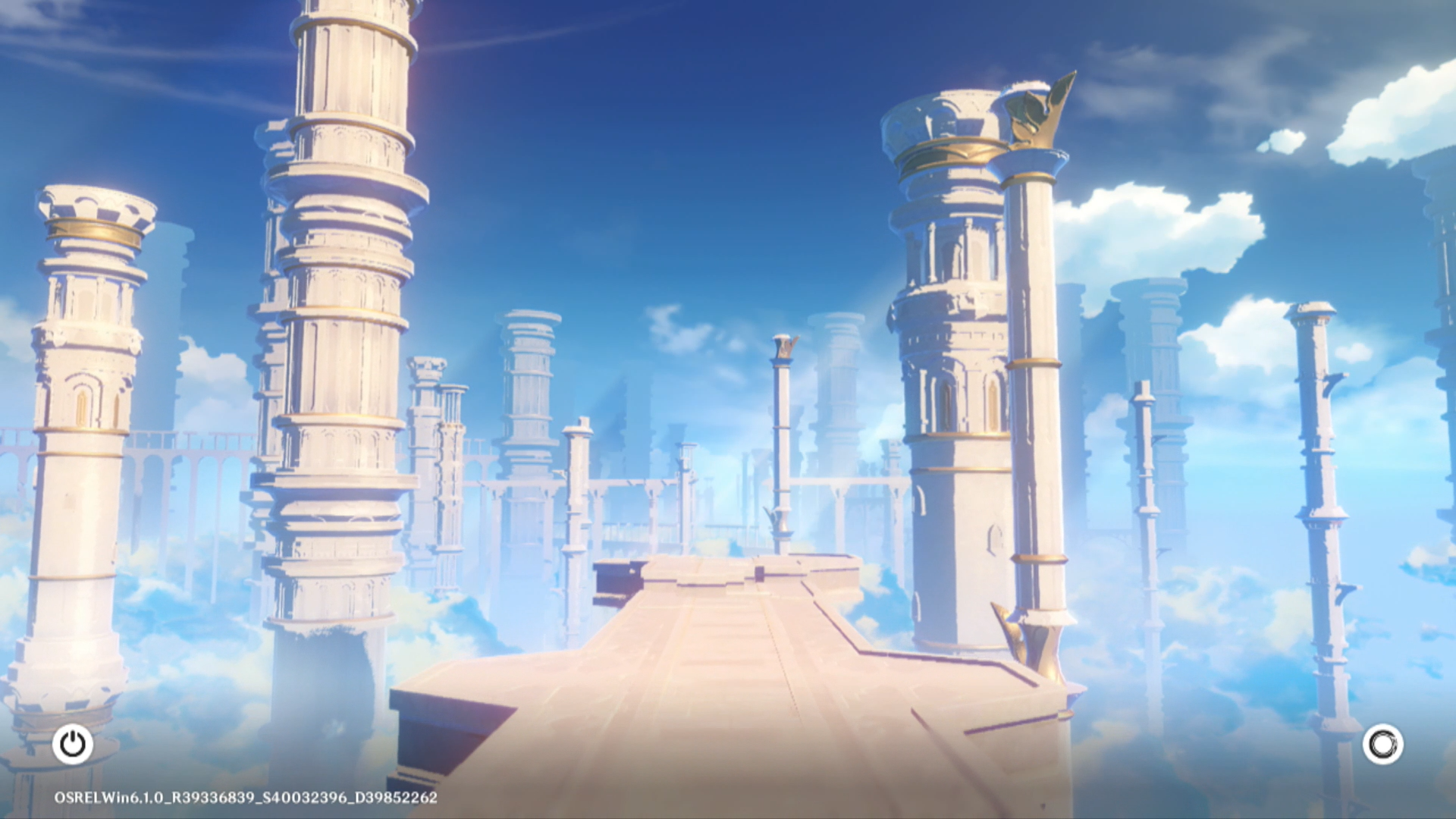Click the power icon to log out
Viewport: 1456px width, 819px height.
click(73, 744)
